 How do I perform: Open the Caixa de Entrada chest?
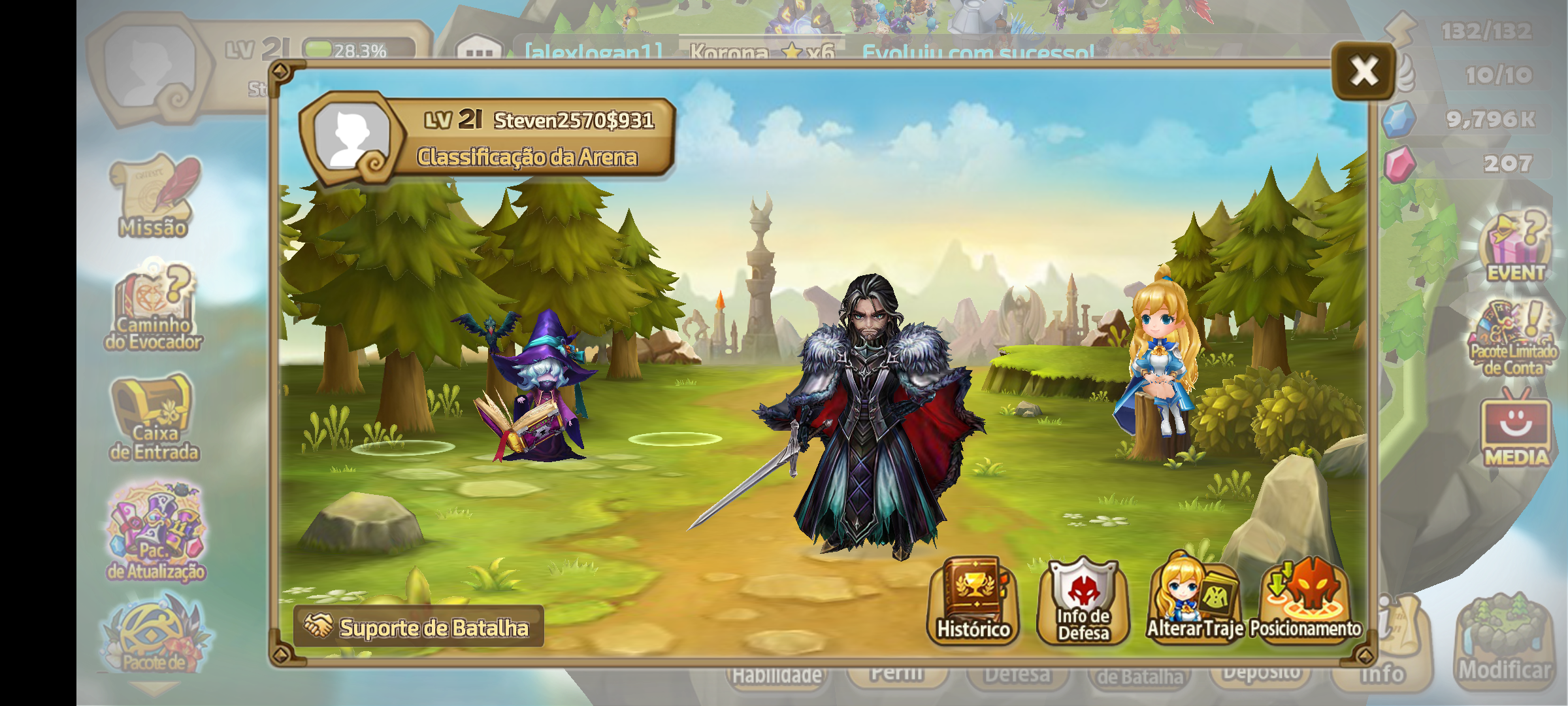pyautogui.click(x=154, y=418)
